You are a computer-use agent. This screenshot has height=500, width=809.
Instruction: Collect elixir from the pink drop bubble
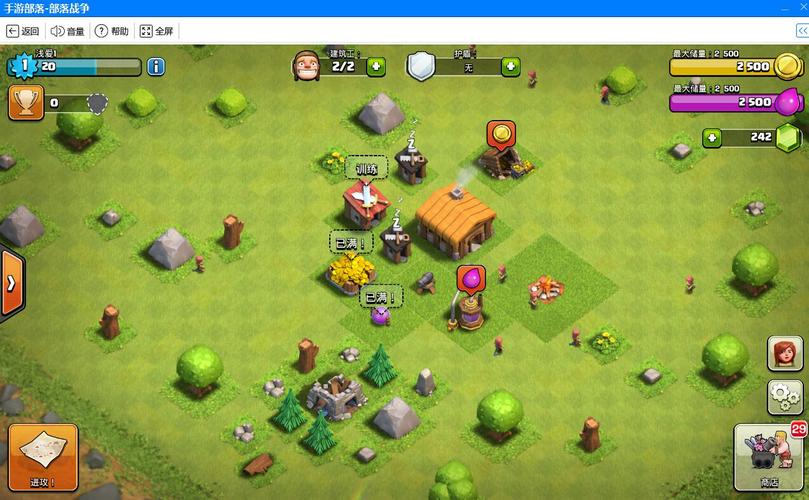469,278
